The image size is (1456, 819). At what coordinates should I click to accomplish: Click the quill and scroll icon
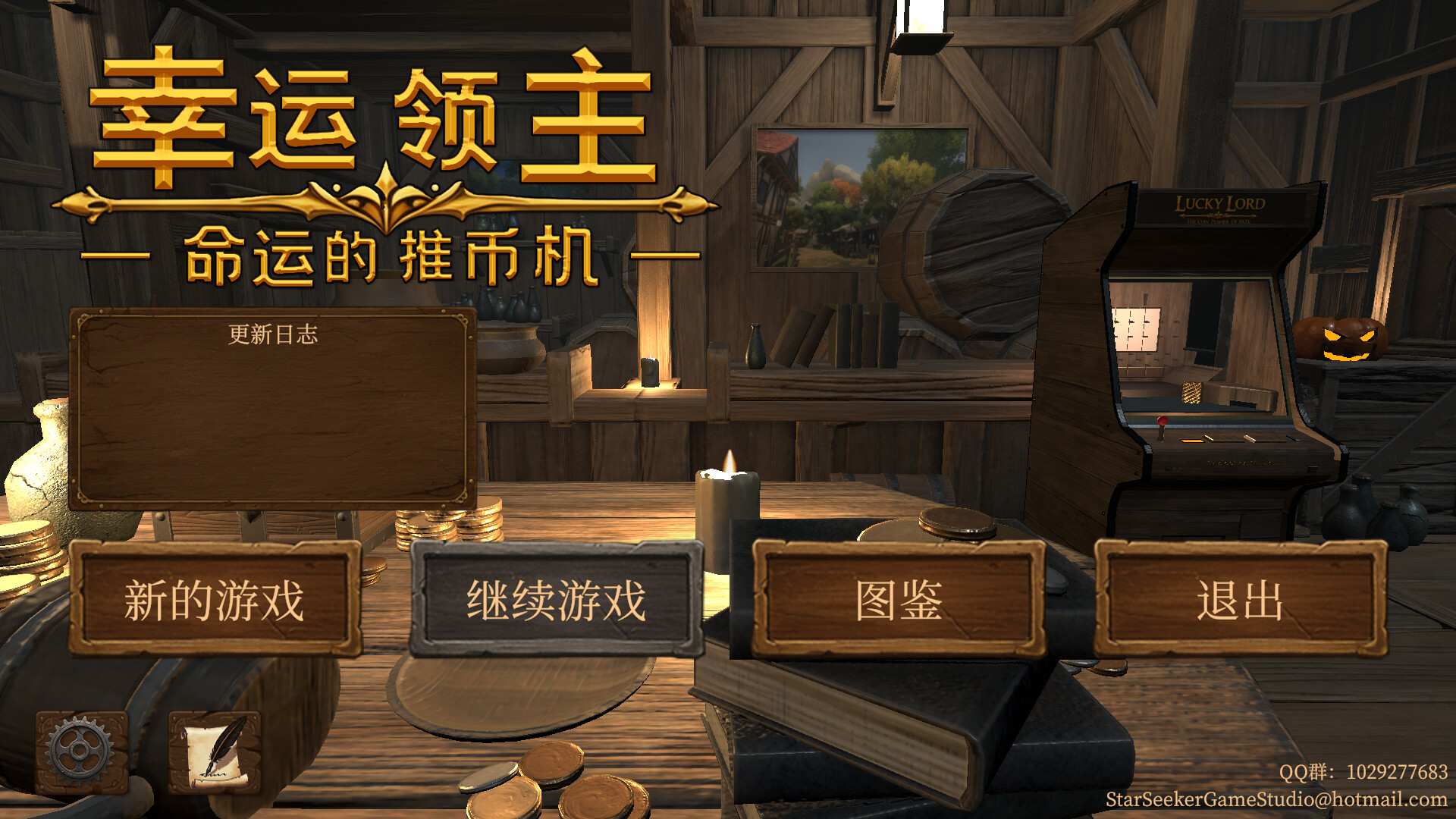(215, 752)
